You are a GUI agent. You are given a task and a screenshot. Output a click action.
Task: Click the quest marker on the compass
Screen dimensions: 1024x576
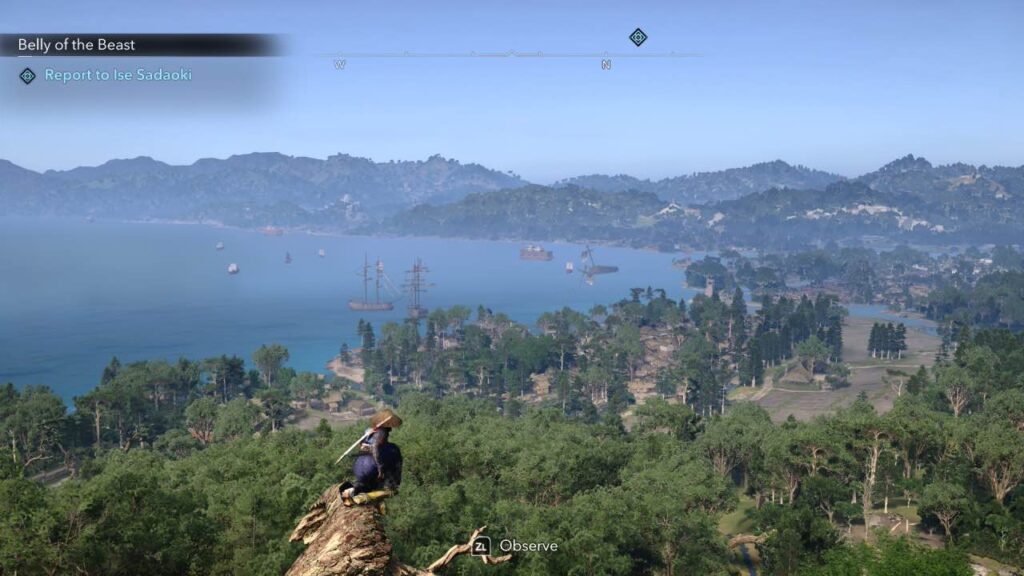click(638, 37)
